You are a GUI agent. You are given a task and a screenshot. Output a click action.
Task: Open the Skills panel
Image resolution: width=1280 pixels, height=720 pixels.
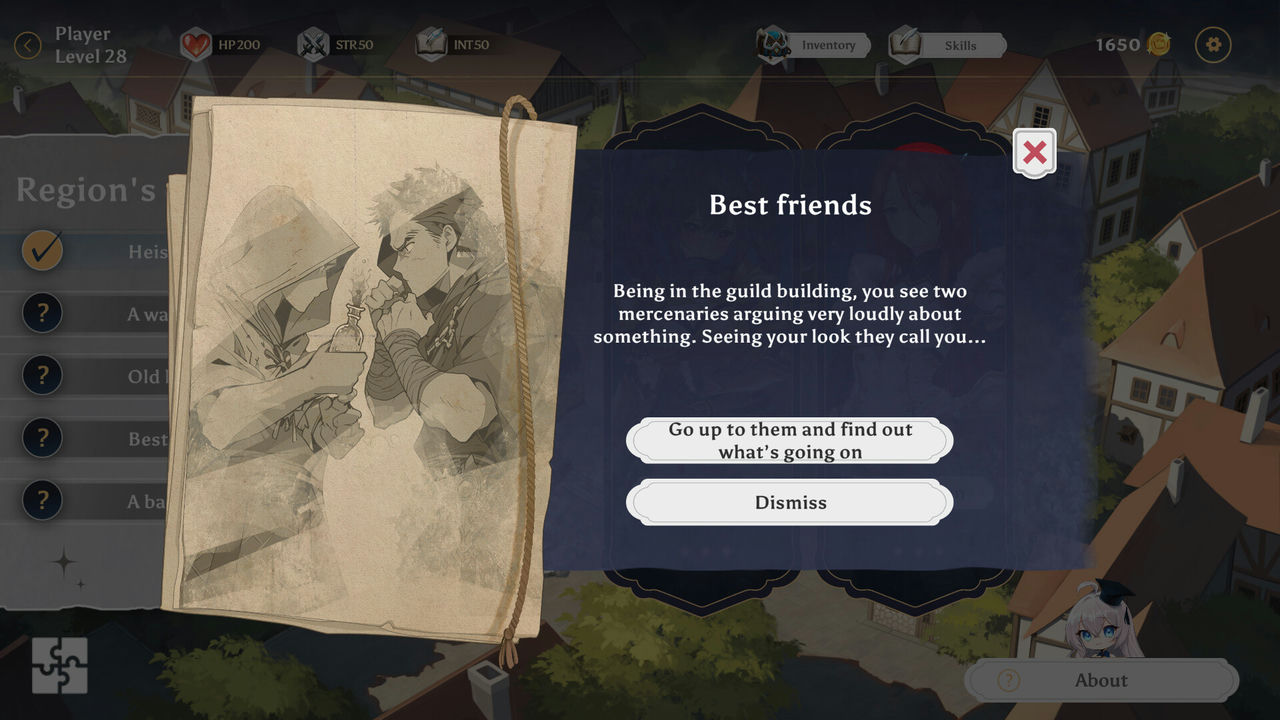coord(948,45)
